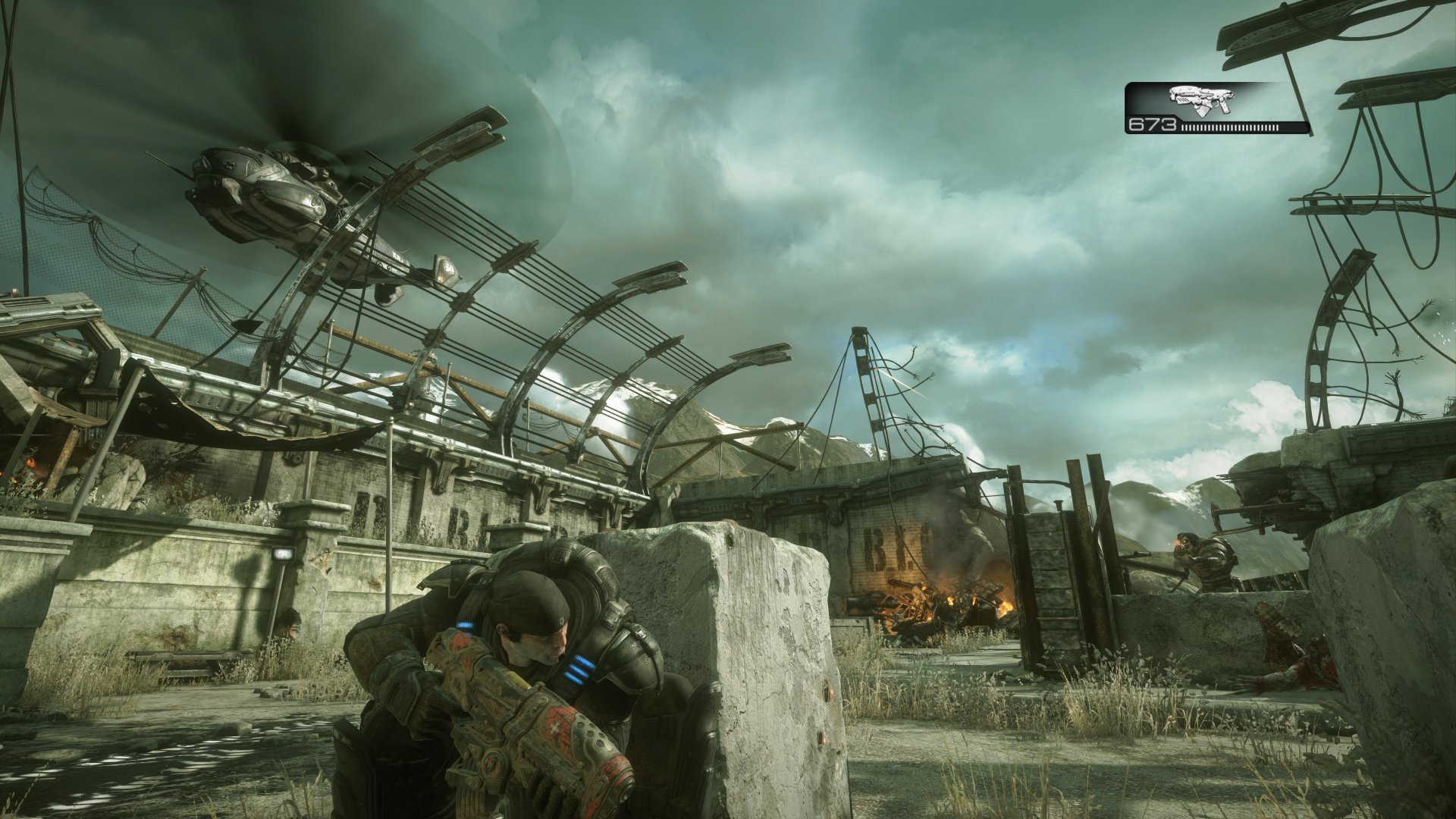The image size is (1456, 819).
Task: Click the Lancer rifle icon in the HUD
Action: (1202, 100)
